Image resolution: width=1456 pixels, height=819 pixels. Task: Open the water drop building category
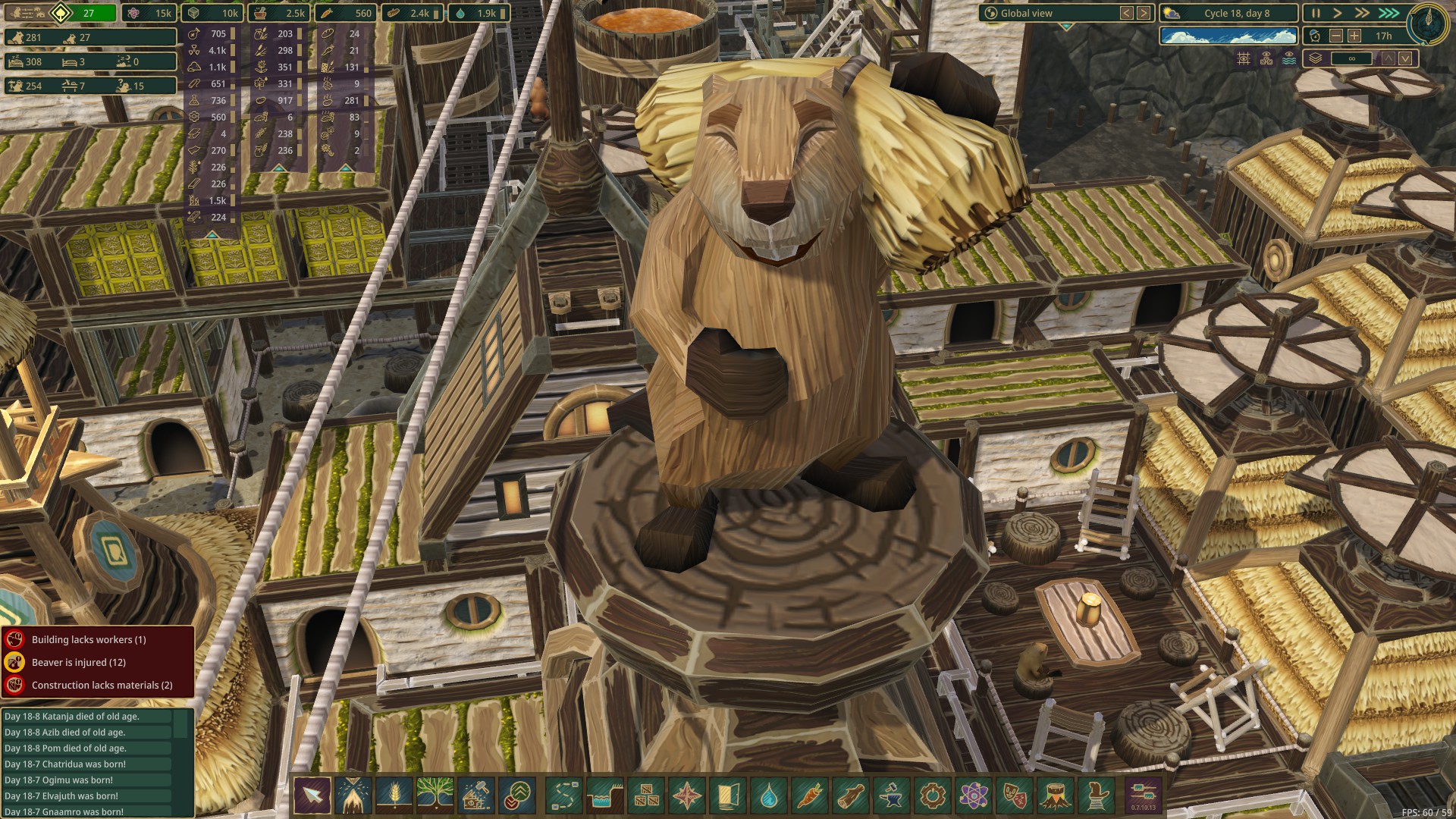769,795
